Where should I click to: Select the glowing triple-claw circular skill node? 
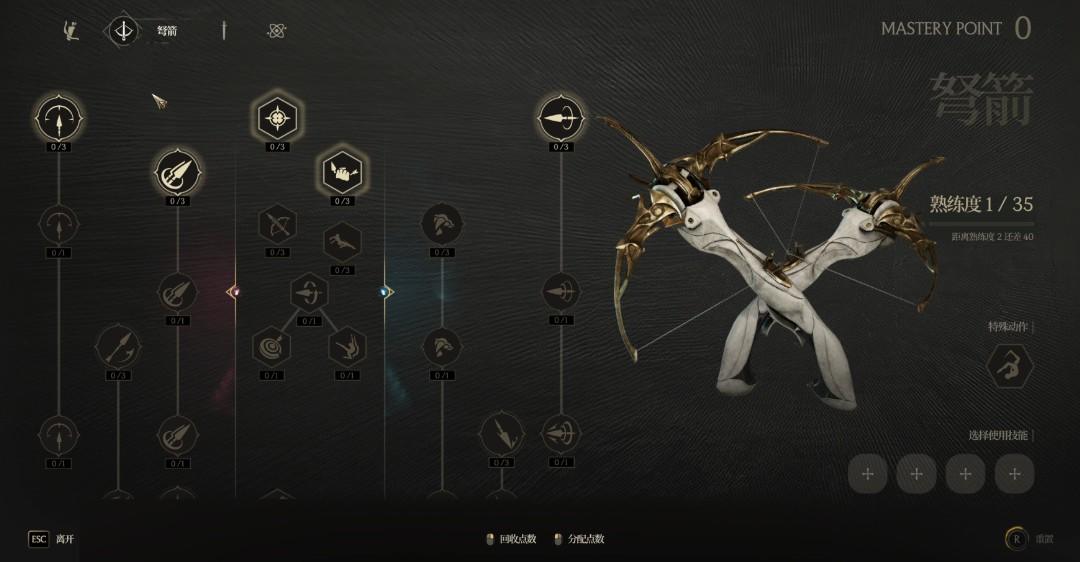[x=177, y=172]
